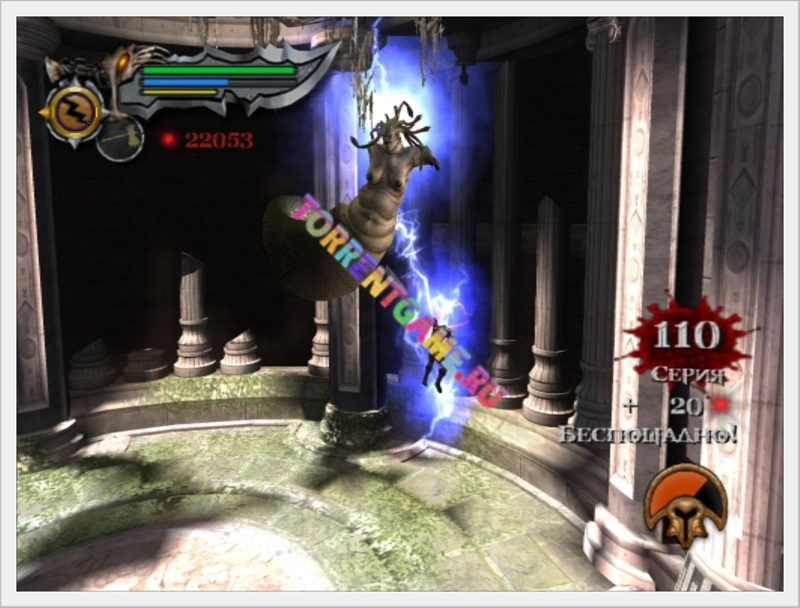Select the lightning bolt magic icon
Viewport: 800px width, 608px height.
75,111
